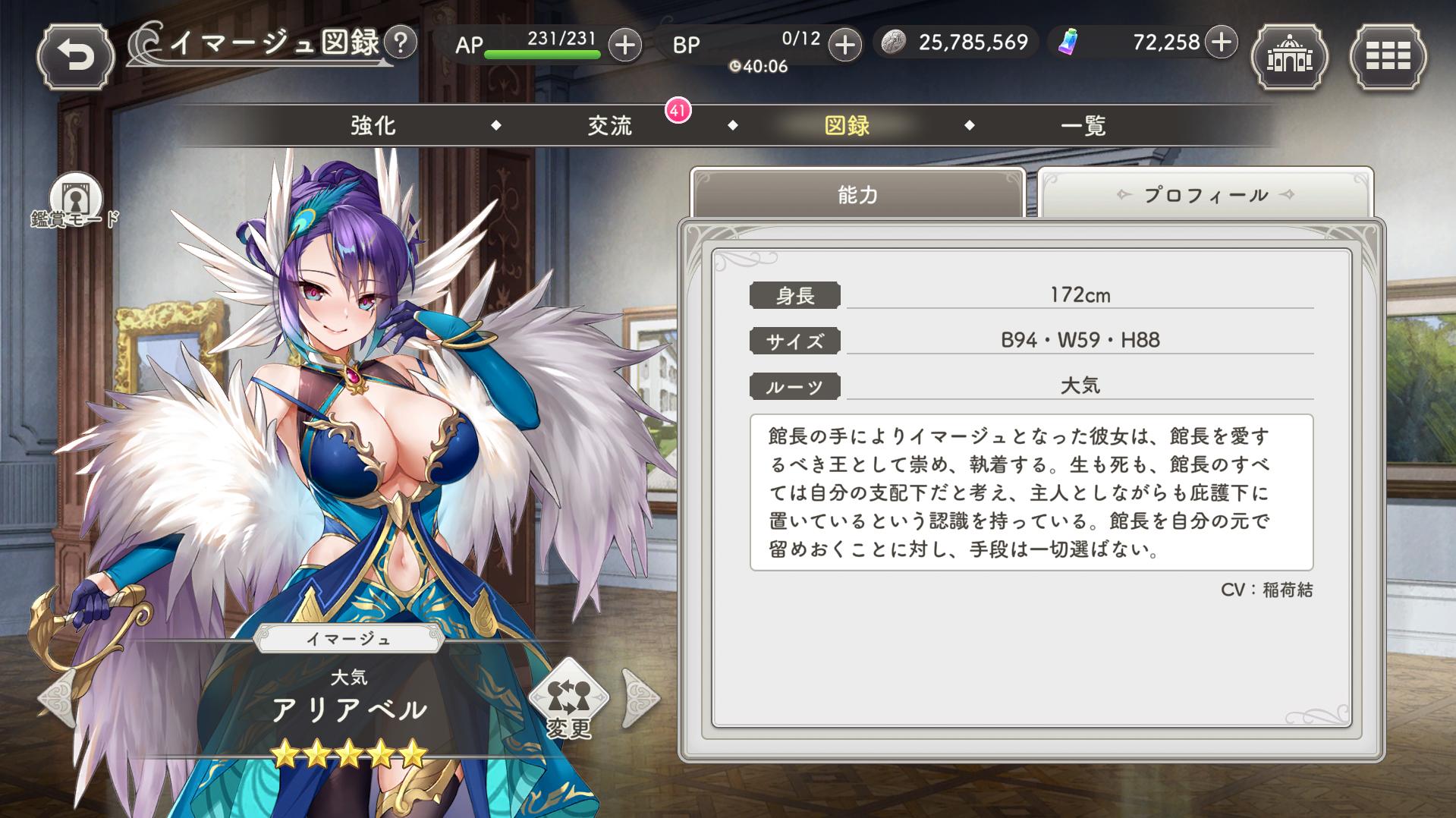Select the プロフィール profile tab
The width and height of the screenshot is (1456, 818).
[1205, 195]
